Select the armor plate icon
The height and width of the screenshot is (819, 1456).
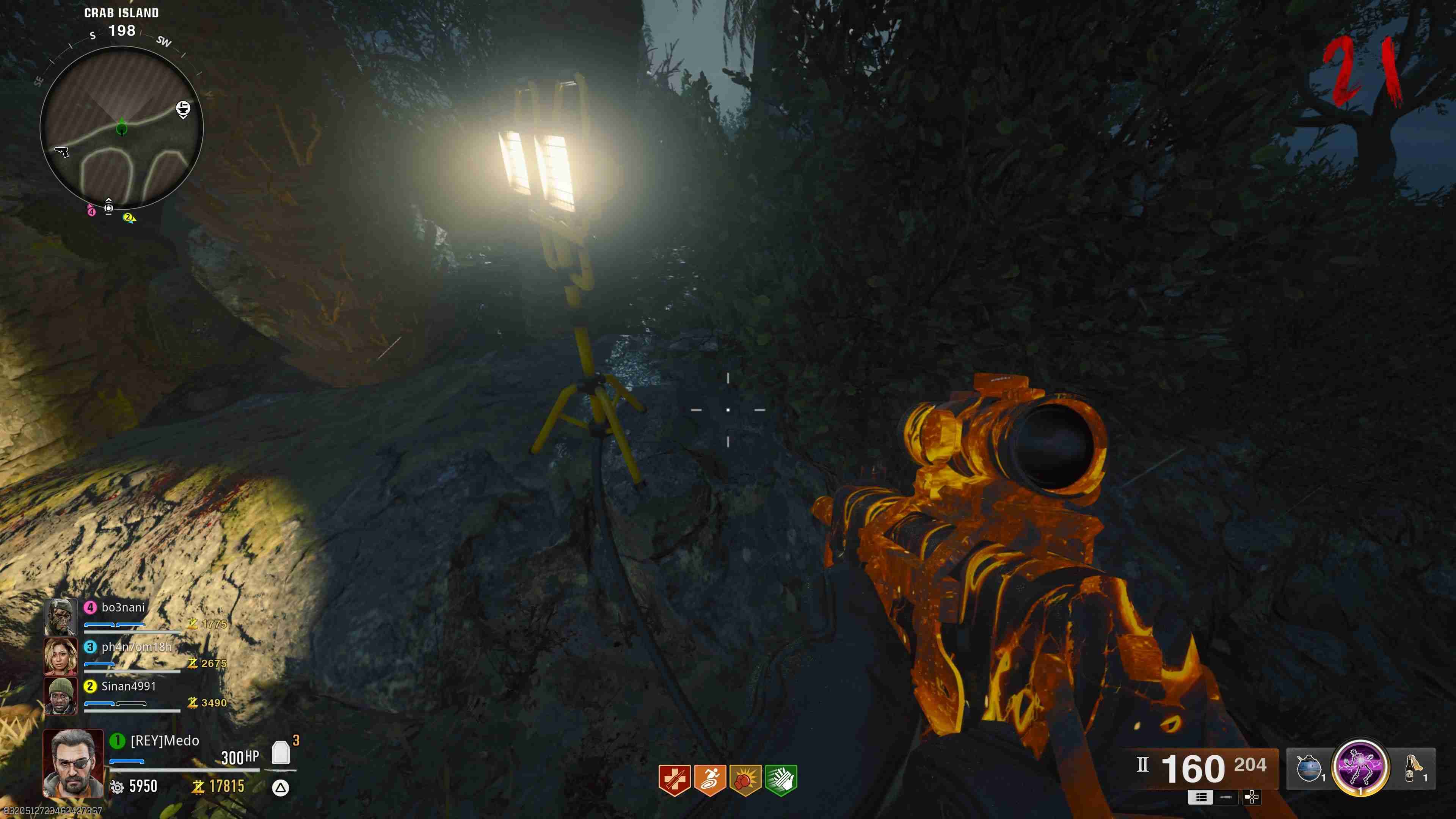[x=281, y=753]
